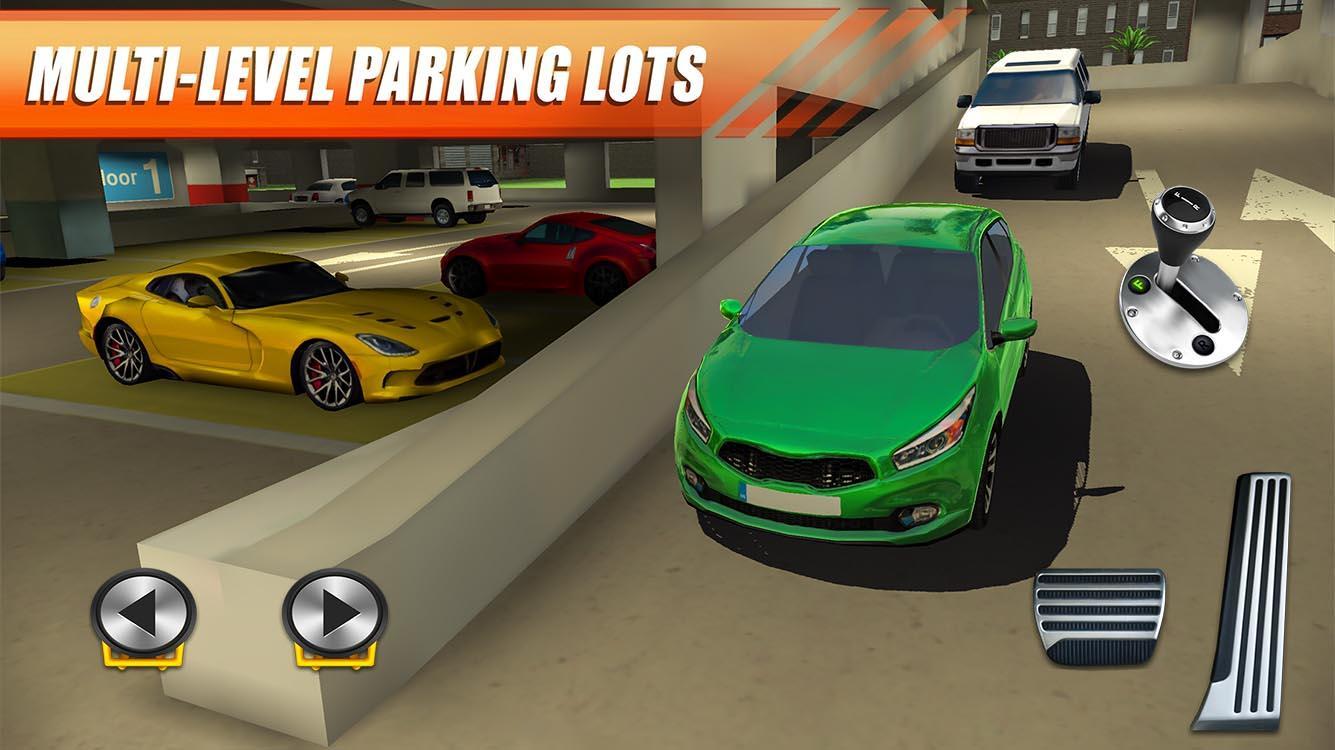Click the F/R label on gear knob top
Image resolution: width=1335 pixels, height=750 pixels.
pyautogui.click(x=1185, y=201)
